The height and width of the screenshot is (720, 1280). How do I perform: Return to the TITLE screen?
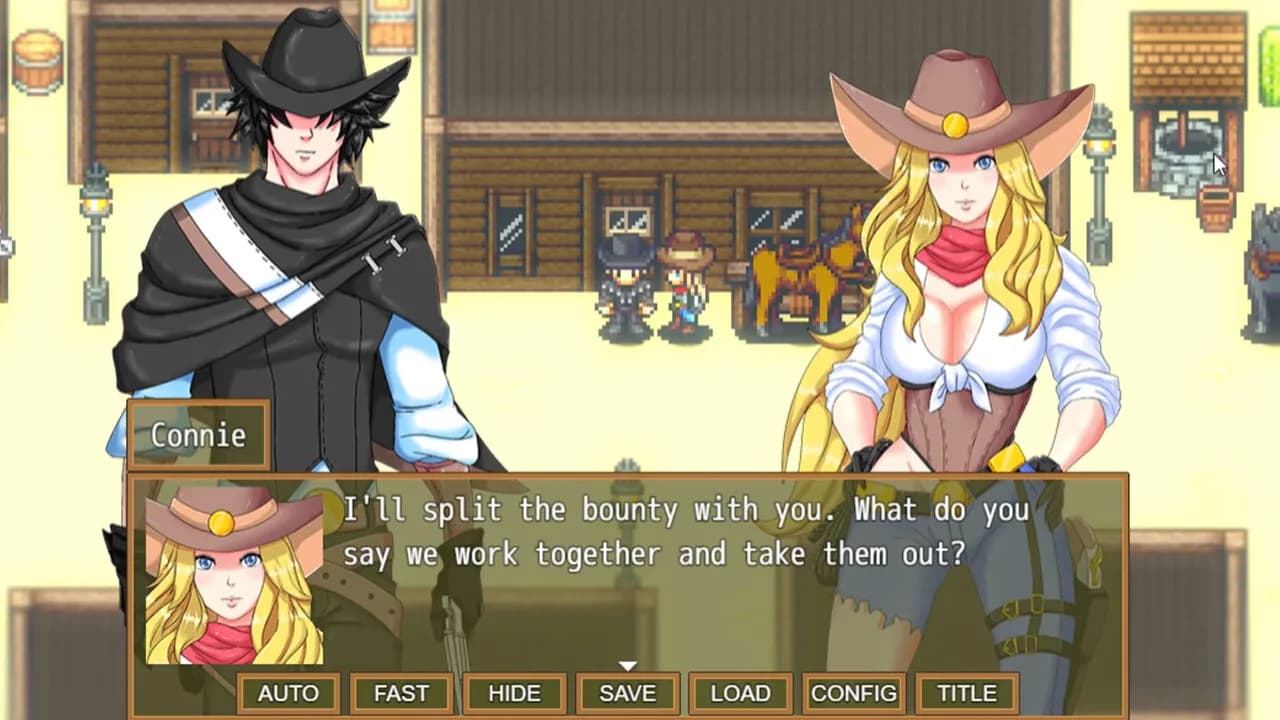tap(963, 692)
